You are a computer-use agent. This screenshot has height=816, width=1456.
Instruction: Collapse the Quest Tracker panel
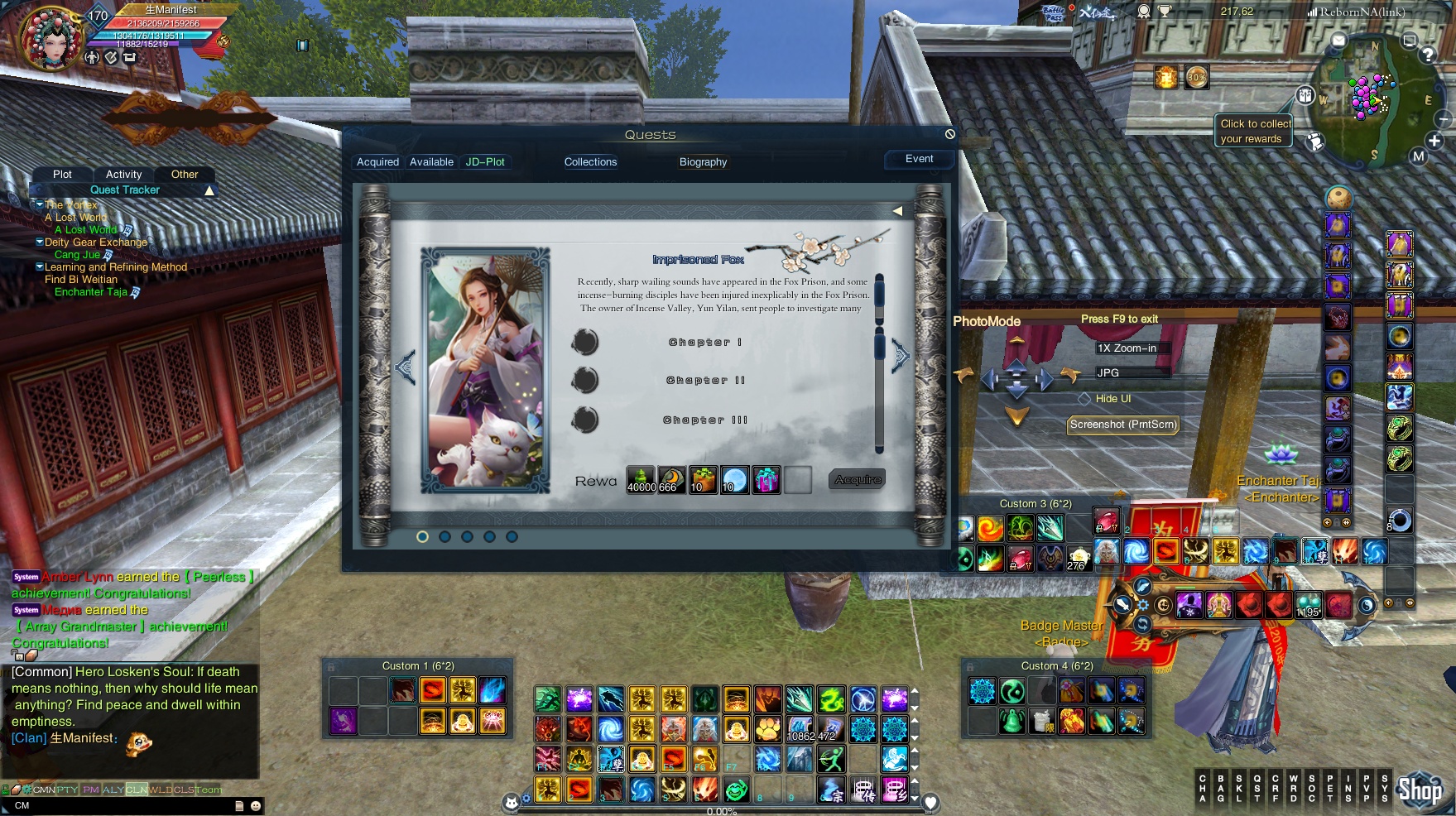point(209,190)
